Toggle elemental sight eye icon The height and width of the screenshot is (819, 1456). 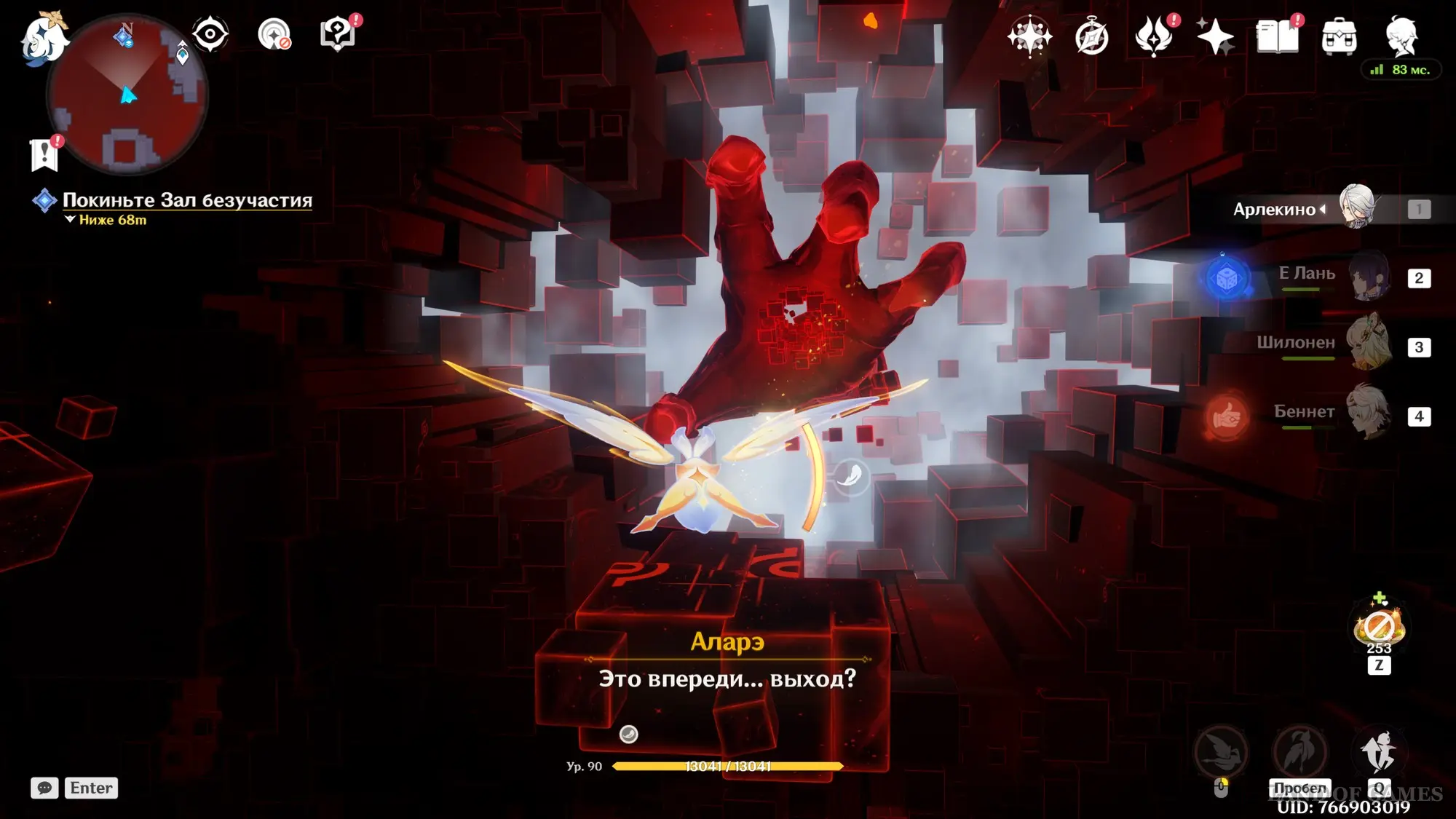point(210,33)
